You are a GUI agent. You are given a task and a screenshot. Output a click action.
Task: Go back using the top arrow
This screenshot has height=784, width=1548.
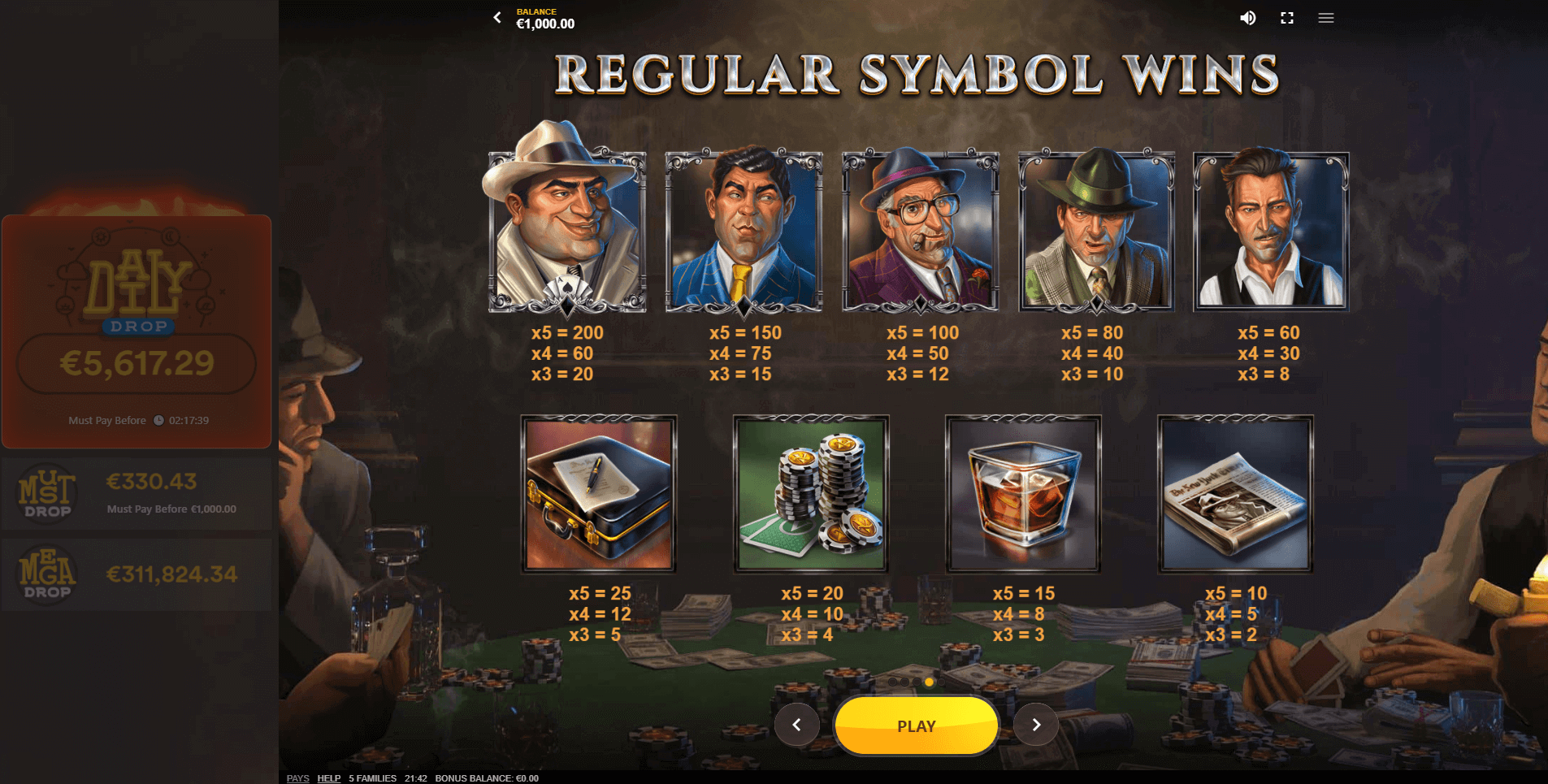pyautogui.click(x=497, y=17)
